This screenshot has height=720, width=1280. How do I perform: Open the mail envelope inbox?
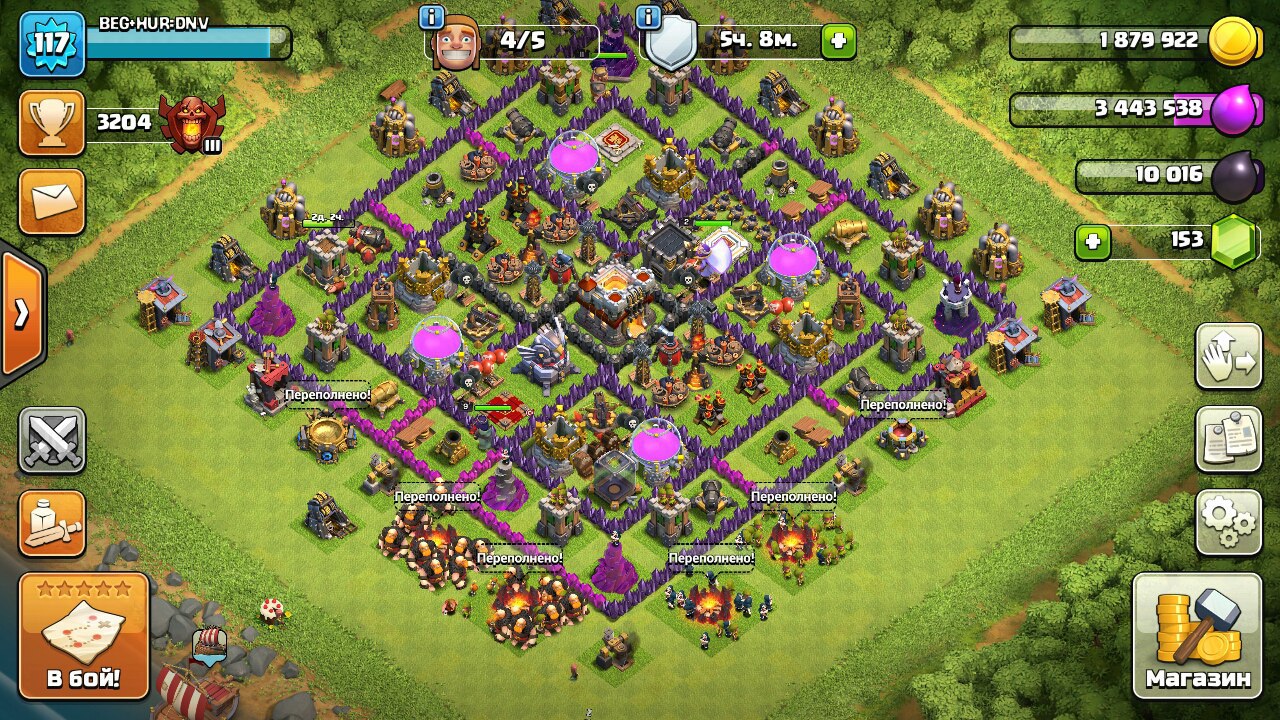pos(52,201)
